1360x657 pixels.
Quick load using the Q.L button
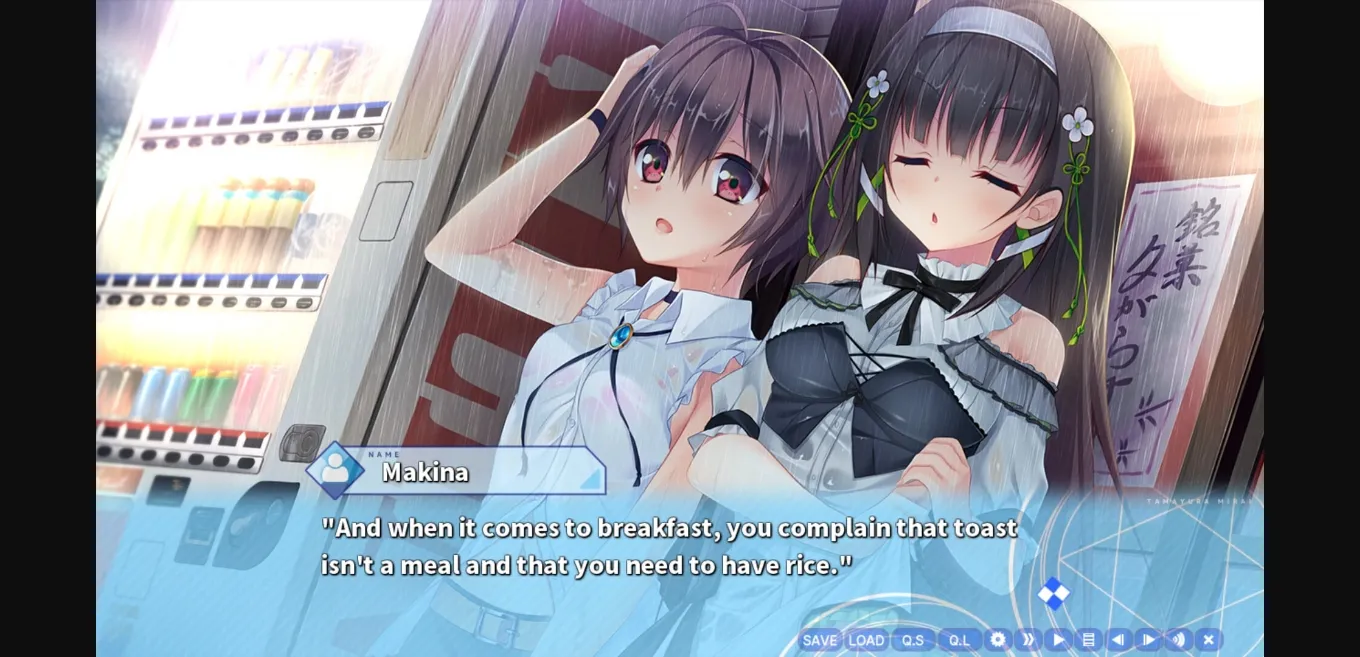point(959,640)
